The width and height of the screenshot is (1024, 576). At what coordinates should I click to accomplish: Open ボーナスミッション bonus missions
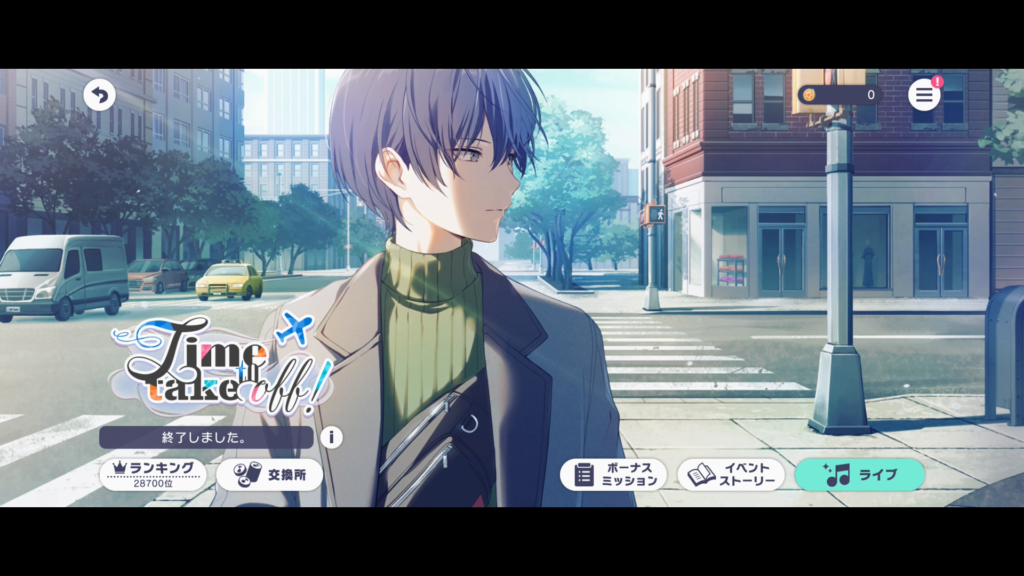click(613, 474)
